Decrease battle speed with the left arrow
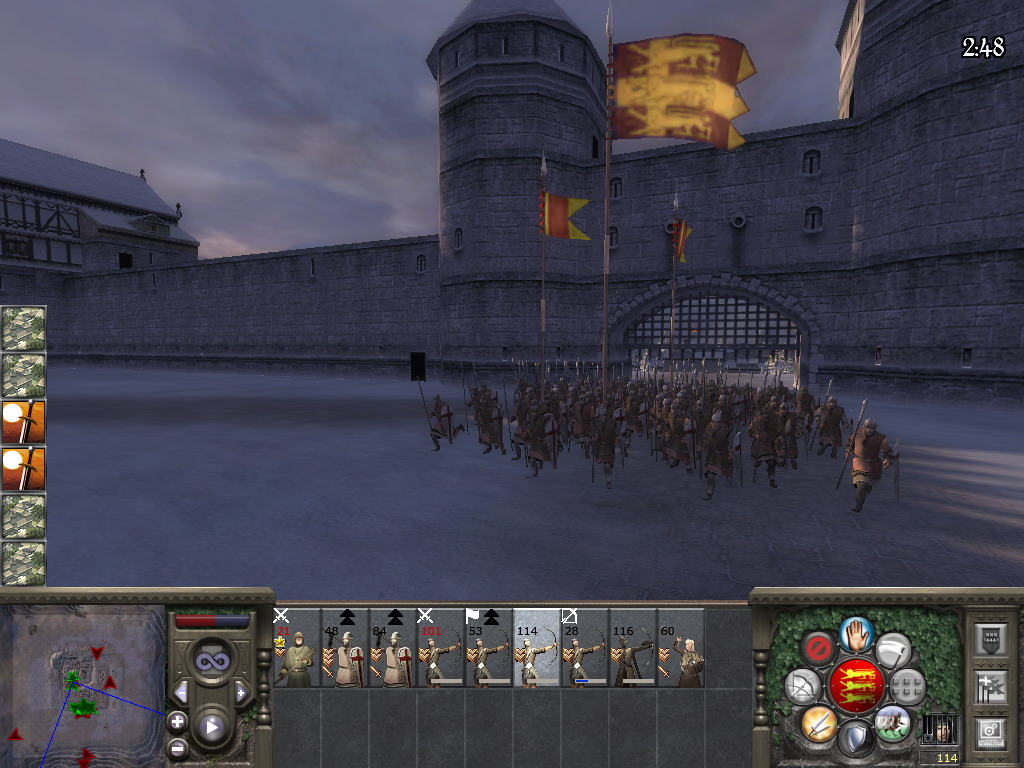This screenshot has height=768, width=1024. coord(181,692)
